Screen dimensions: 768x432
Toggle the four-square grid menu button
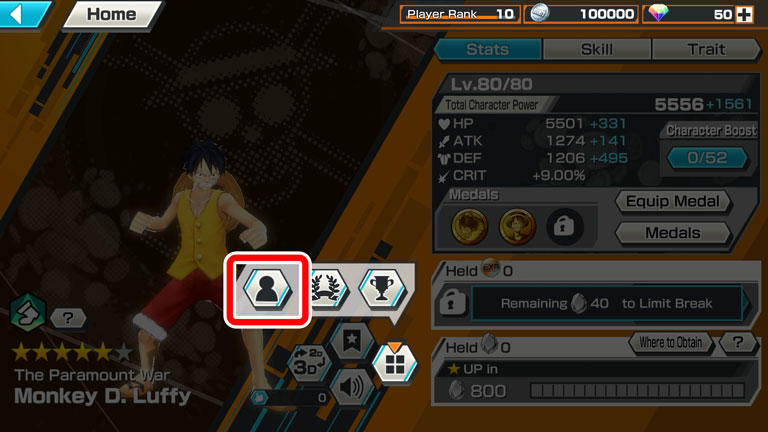(x=394, y=364)
